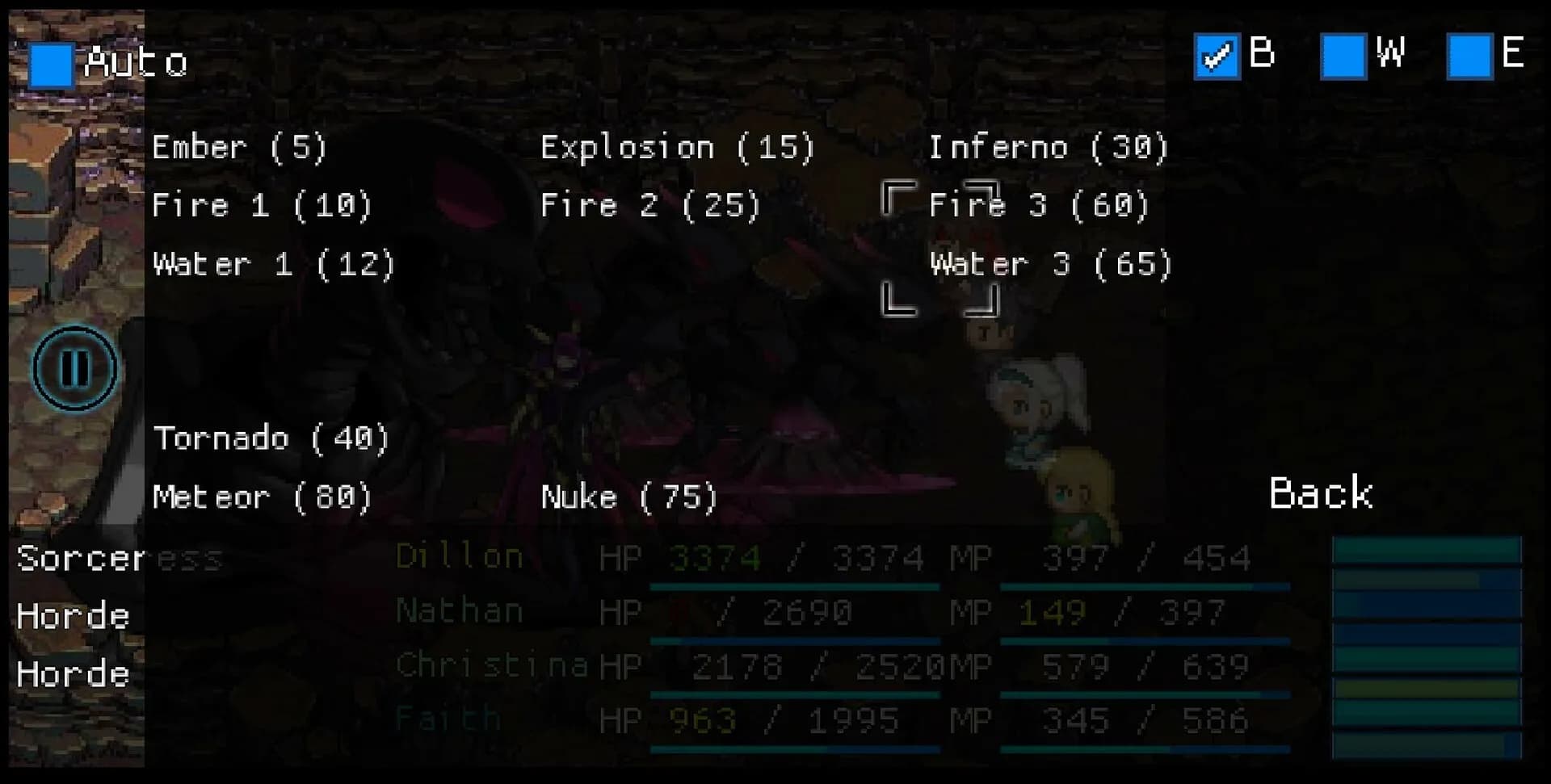The width and height of the screenshot is (1551, 784).
Task: Select the Water 3 spell
Action: tap(1050, 265)
